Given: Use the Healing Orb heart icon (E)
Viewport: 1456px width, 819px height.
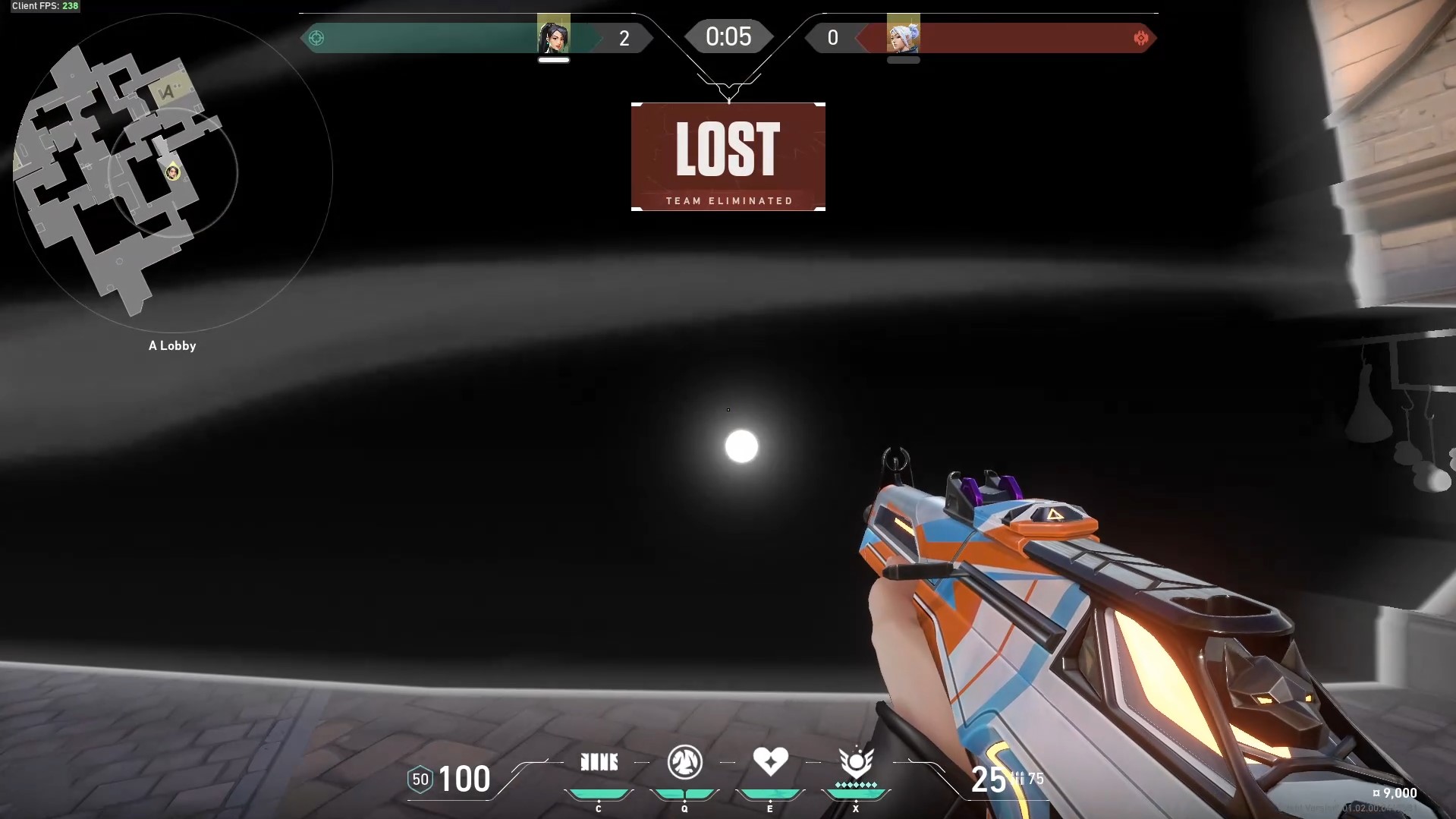Looking at the screenshot, I should pyautogui.click(x=771, y=761).
